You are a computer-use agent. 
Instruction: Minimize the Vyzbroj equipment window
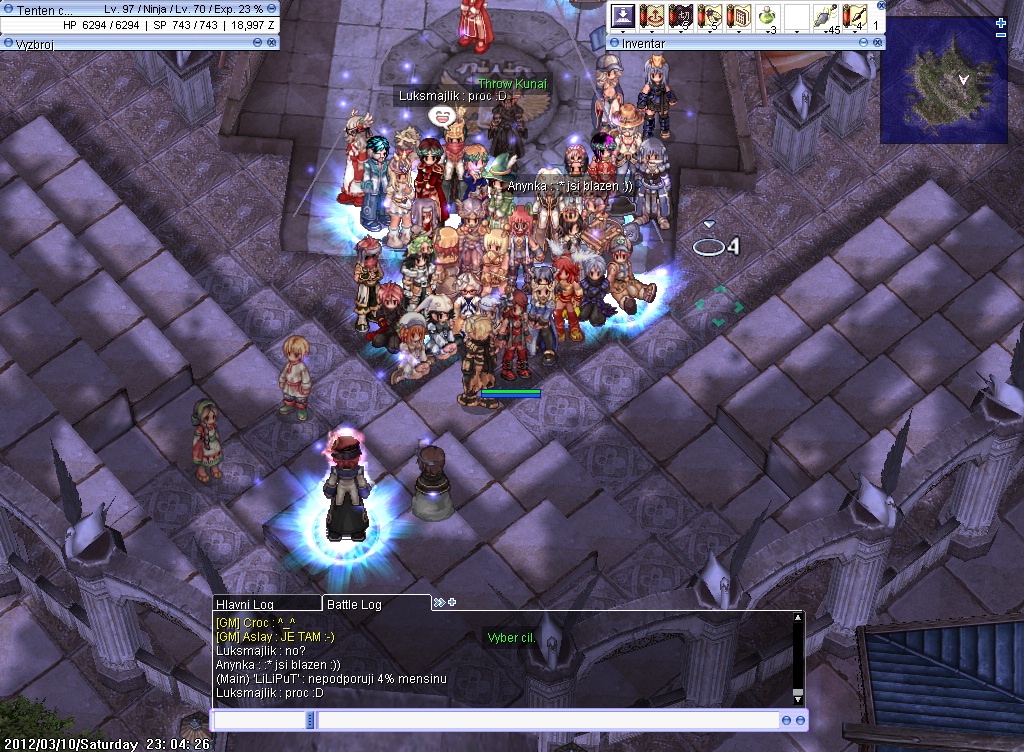click(x=258, y=43)
